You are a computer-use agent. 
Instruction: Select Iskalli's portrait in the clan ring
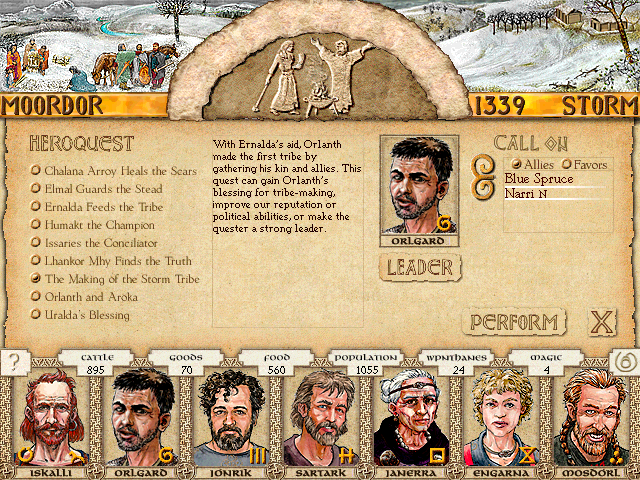pos(46,419)
